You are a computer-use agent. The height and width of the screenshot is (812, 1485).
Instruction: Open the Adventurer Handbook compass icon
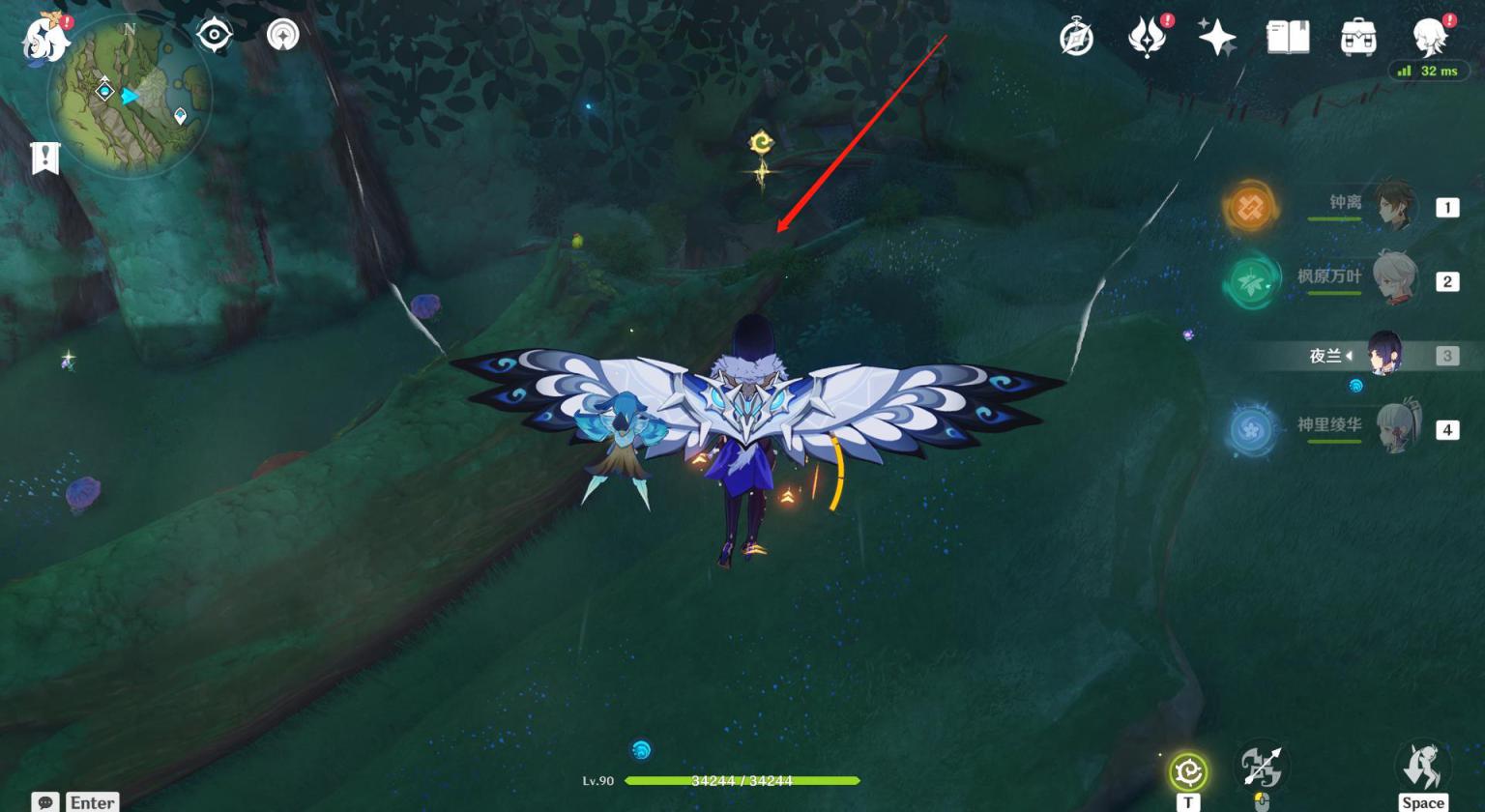click(1076, 39)
